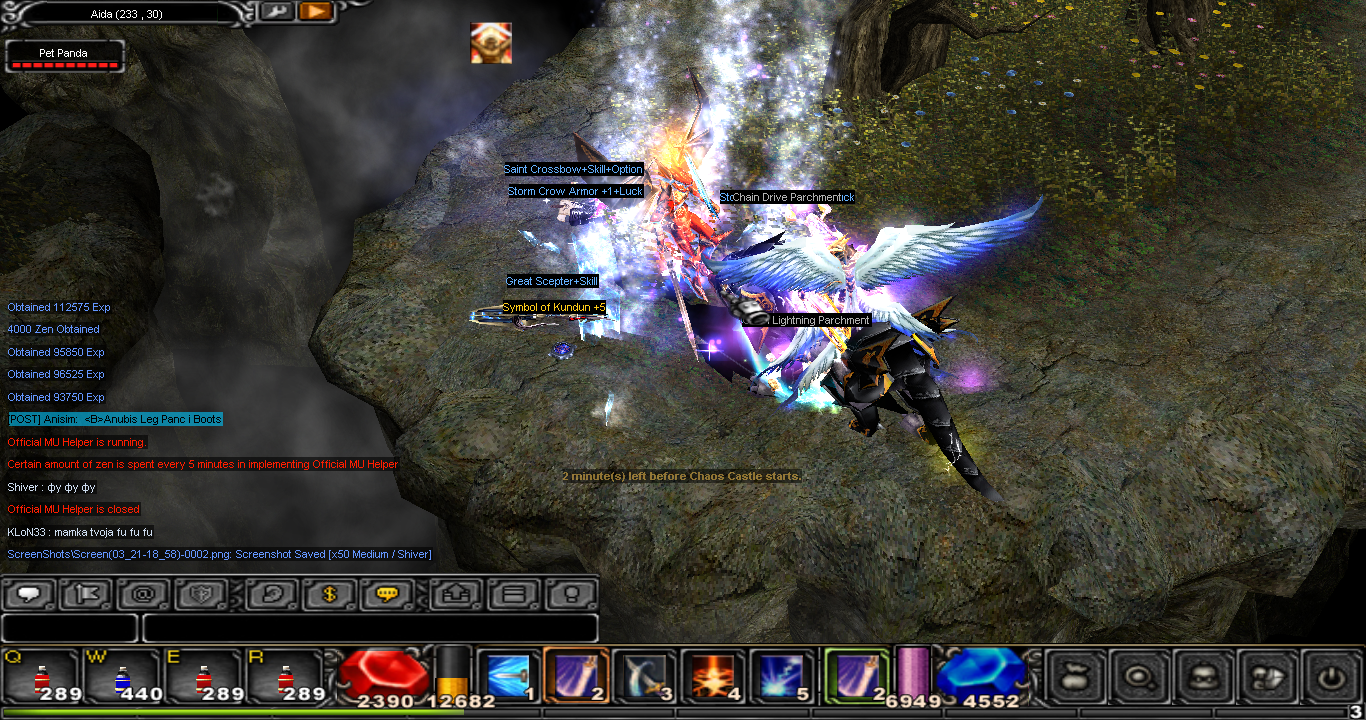Click the wide chat message input field
The height and width of the screenshot is (720, 1366).
coord(370,628)
